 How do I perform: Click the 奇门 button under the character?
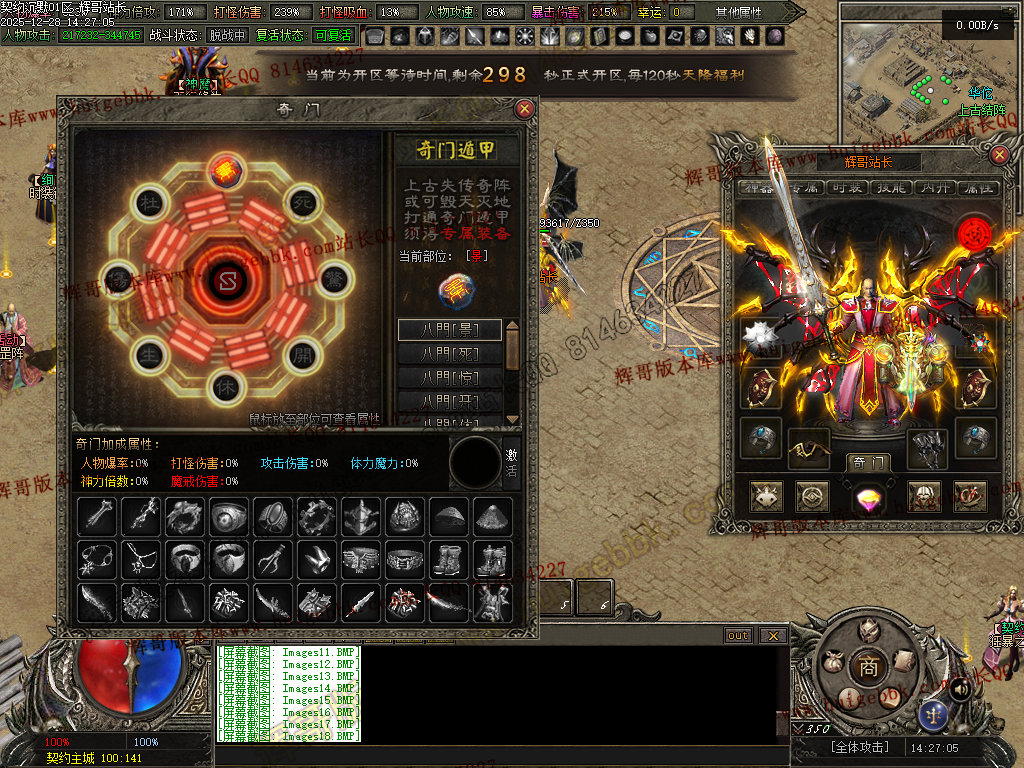point(867,462)
